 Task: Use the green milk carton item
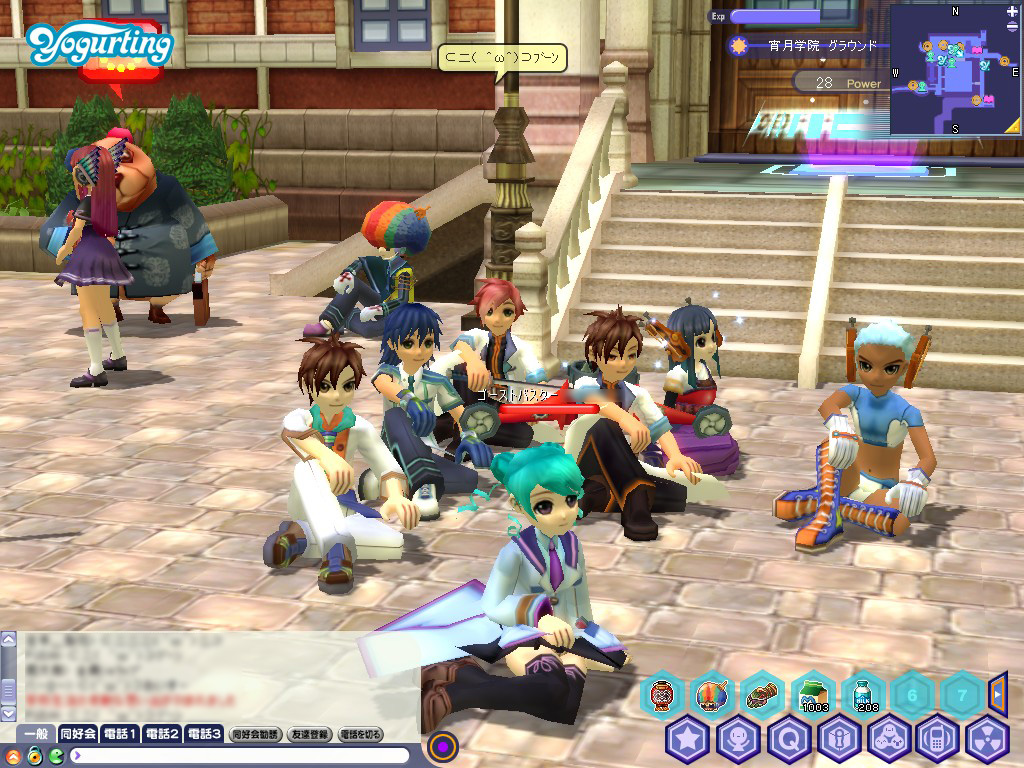[813, 693]
